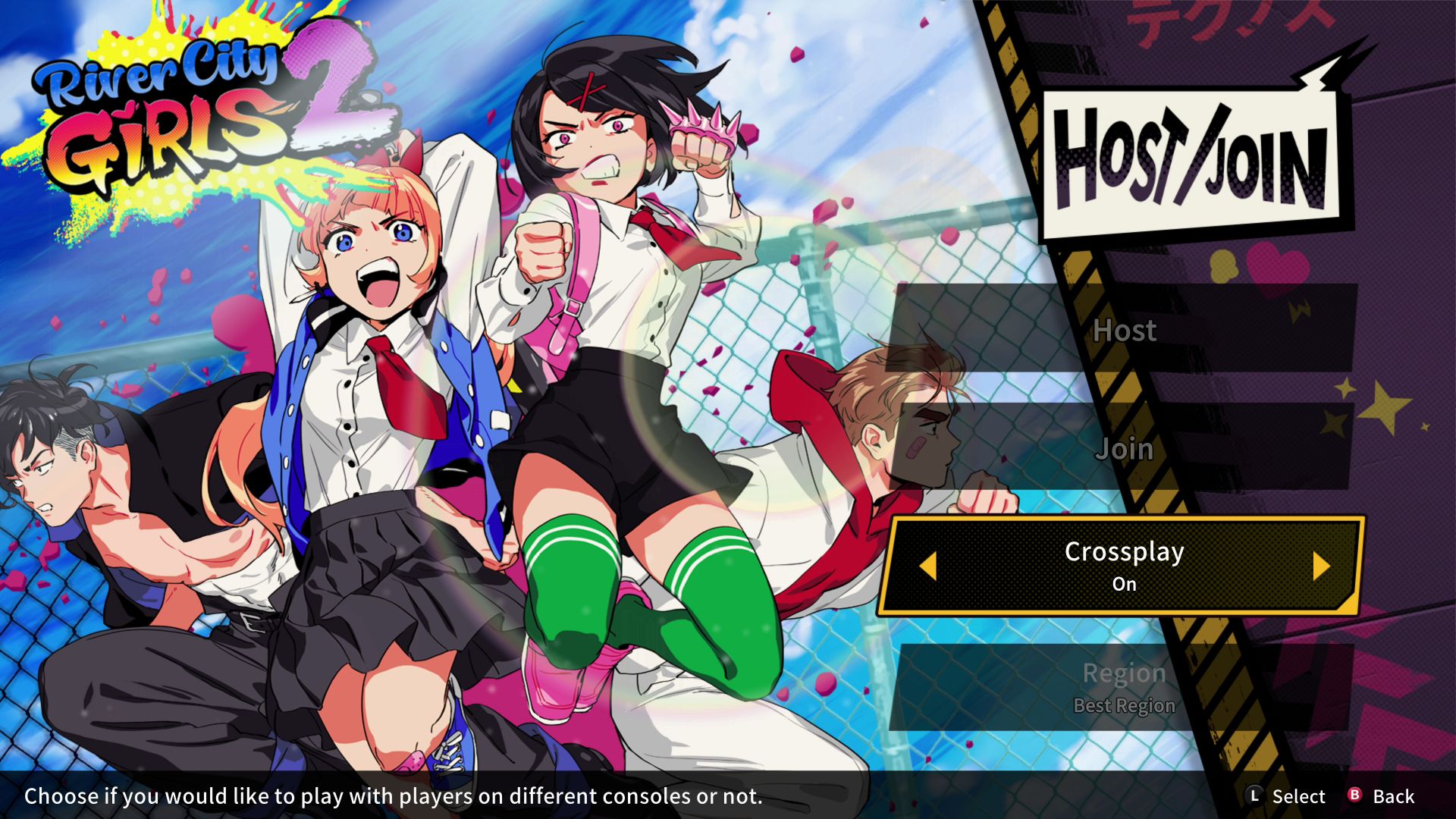Screen dimensions: 1456x819
Task: Select the Host option
Action: 1125,331
